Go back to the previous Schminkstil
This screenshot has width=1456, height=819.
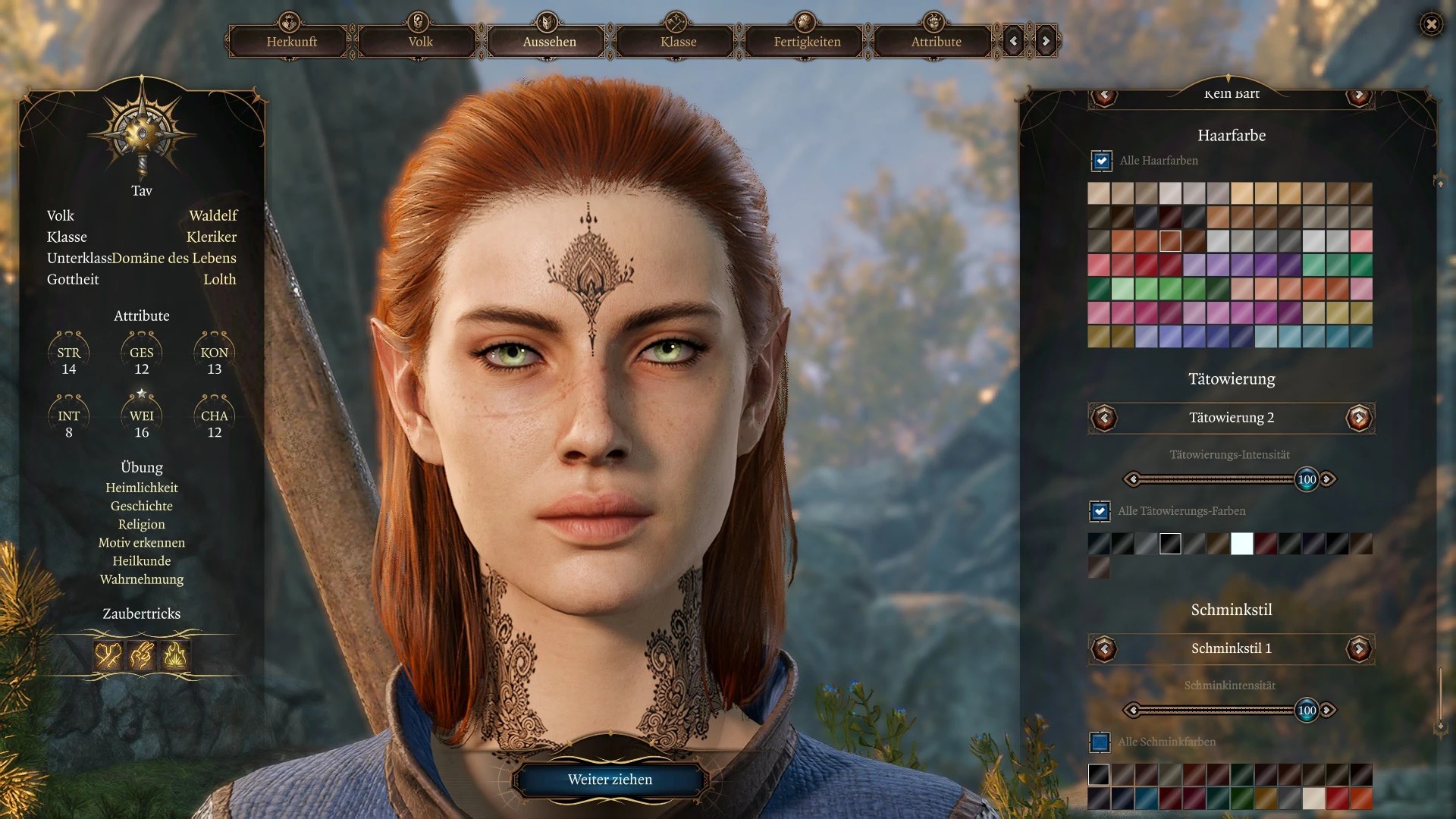(1104, 648)
